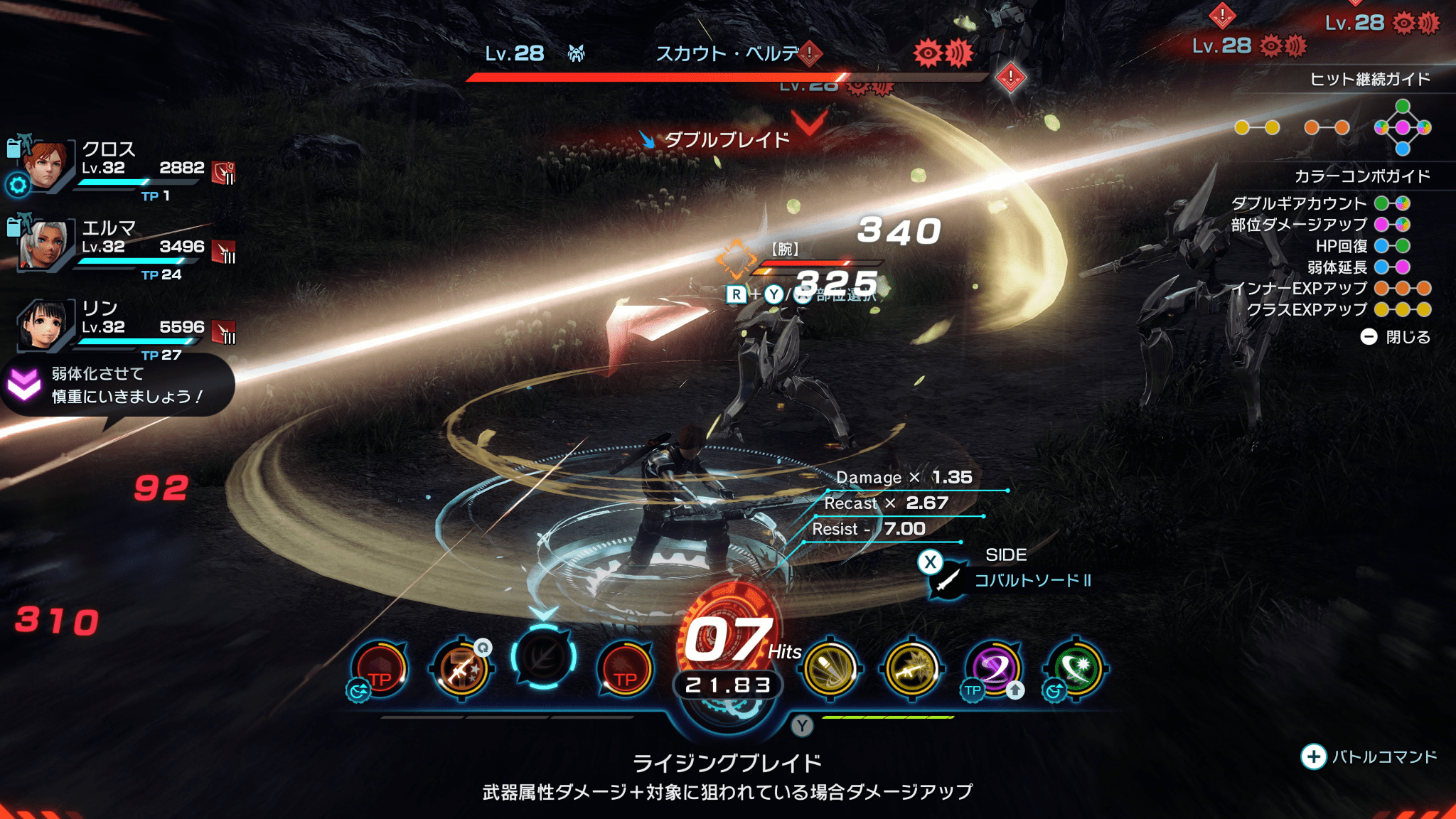Select リン's soul voice message bubble

[x=117, y=384]
